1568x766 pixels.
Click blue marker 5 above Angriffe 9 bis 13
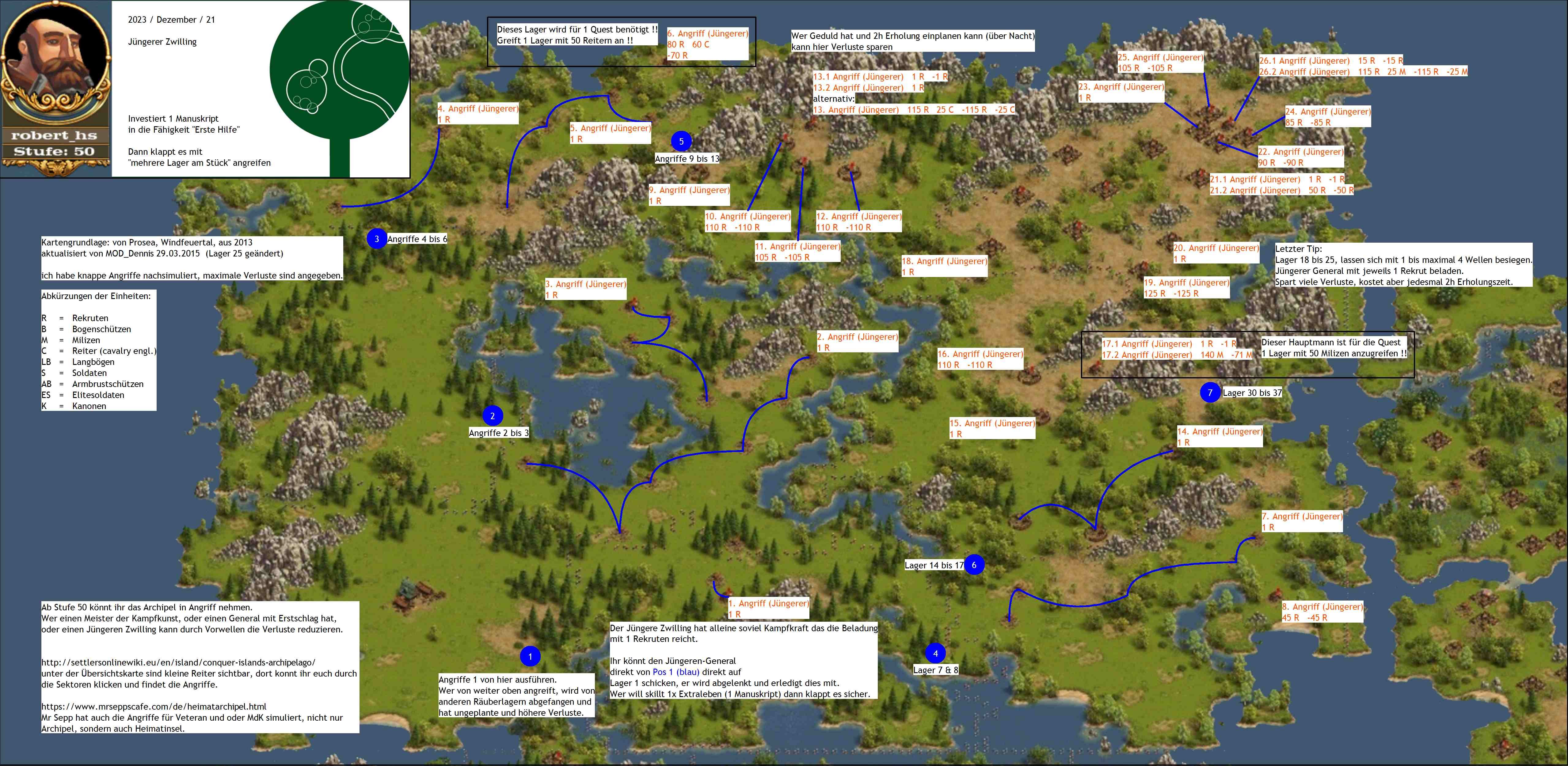tap(681, 141)
